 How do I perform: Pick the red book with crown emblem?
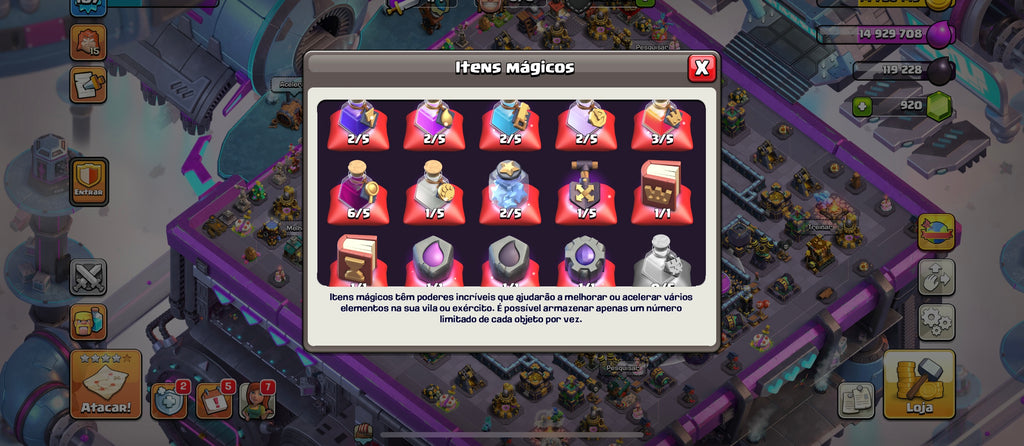(x=661, y=191)
